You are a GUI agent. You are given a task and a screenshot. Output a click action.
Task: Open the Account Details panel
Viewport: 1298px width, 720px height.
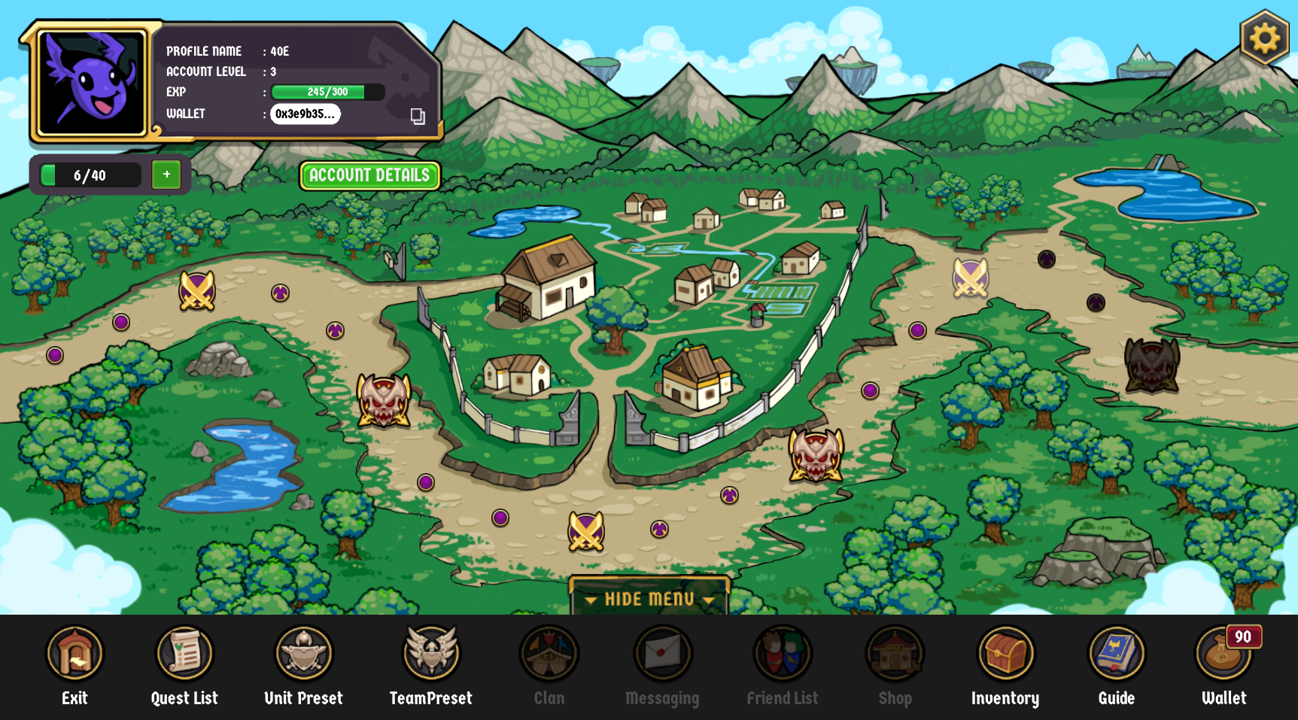369,176
